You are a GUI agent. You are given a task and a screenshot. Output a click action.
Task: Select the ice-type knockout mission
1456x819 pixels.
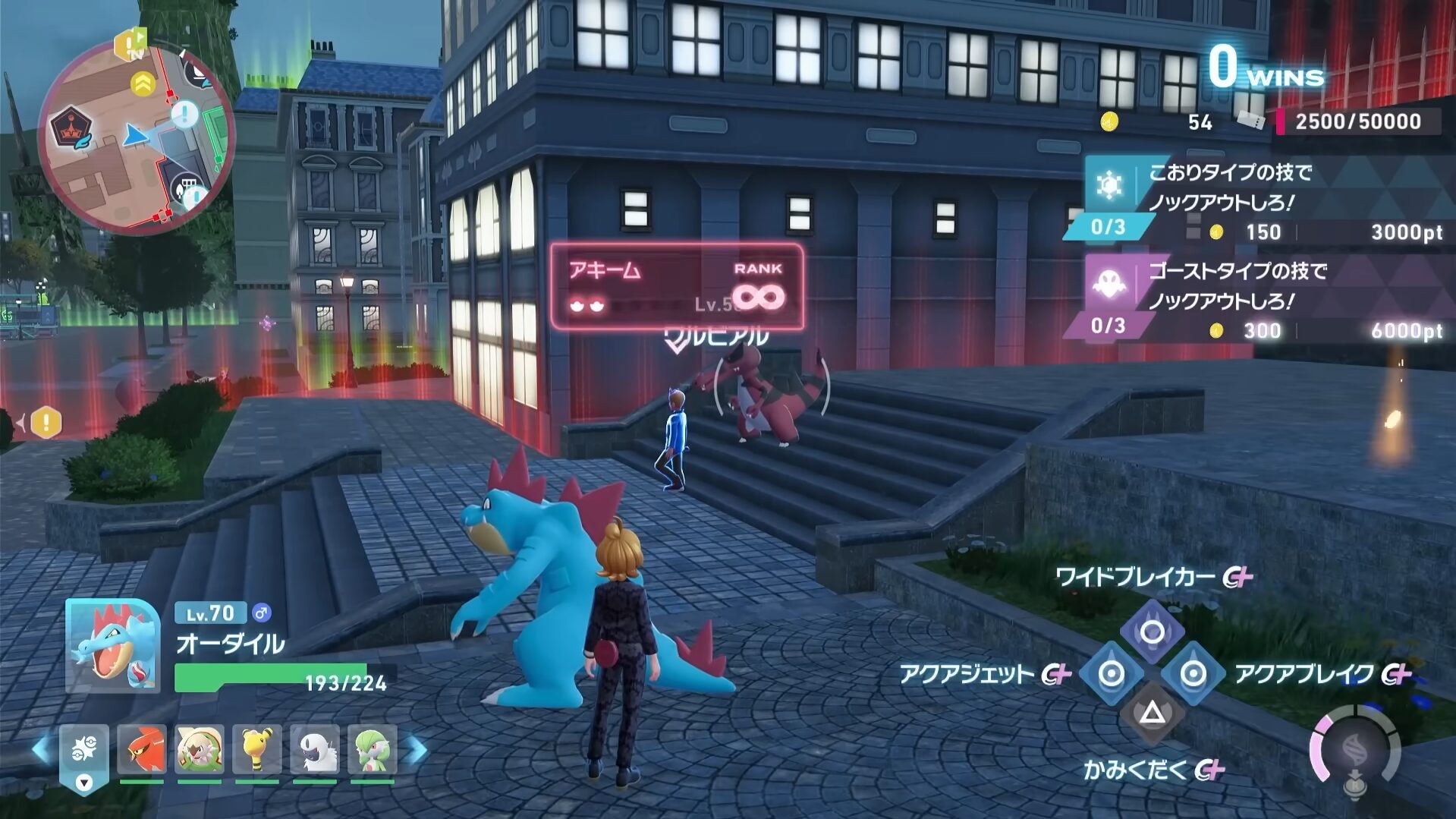(1259, 200)
